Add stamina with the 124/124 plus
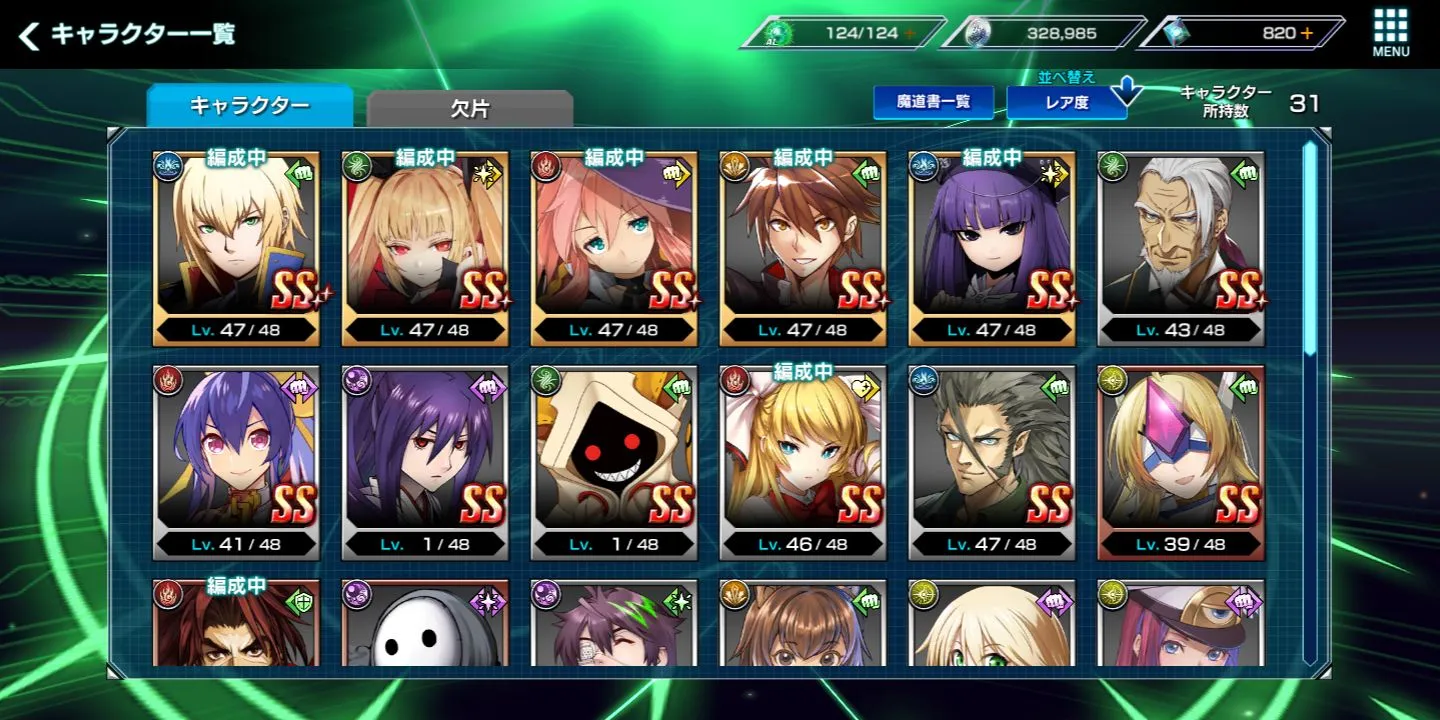This screenshot has height=720, width=1440. 909,33
